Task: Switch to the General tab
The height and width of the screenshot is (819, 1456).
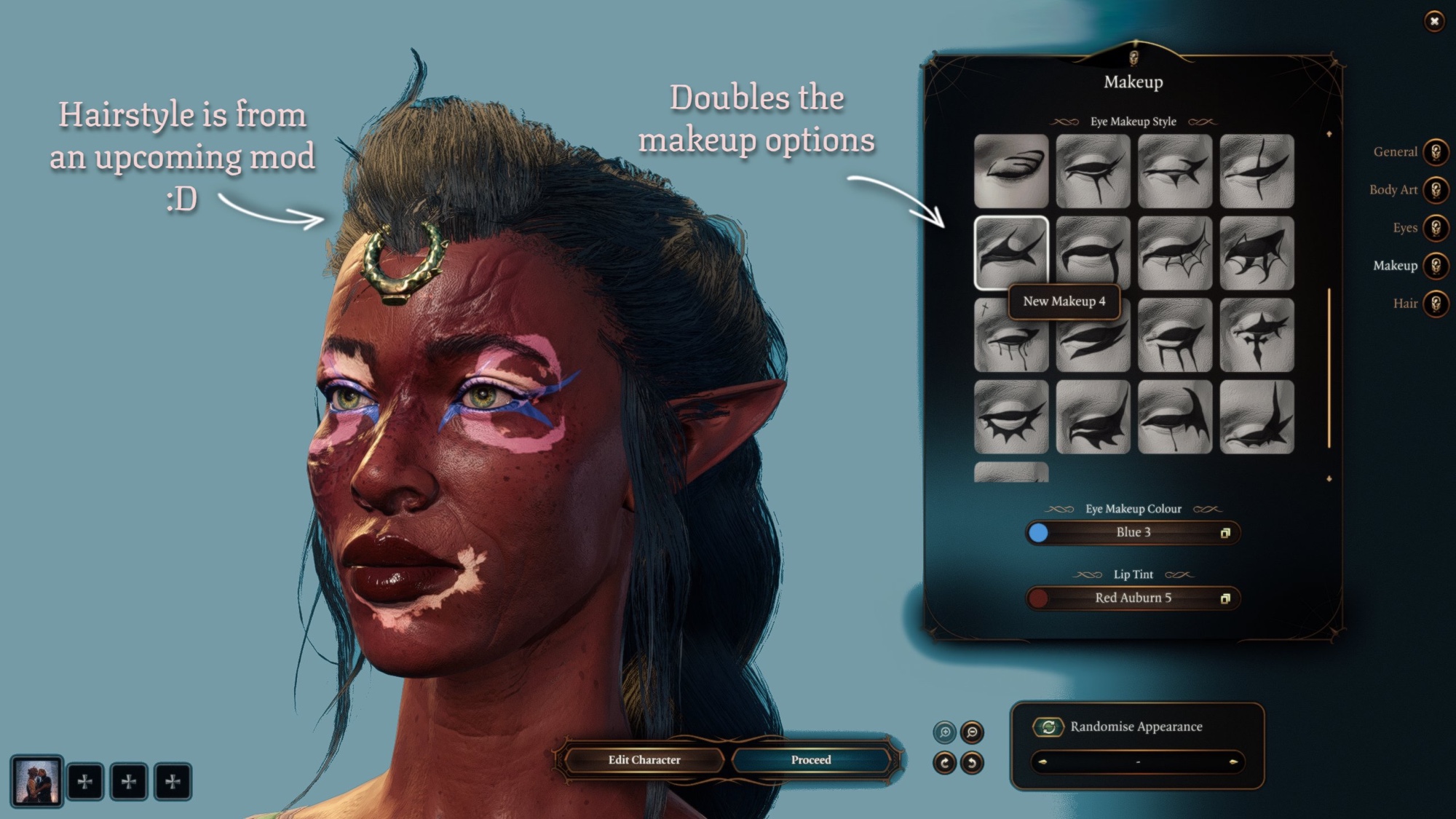Action: (1436, 152)
